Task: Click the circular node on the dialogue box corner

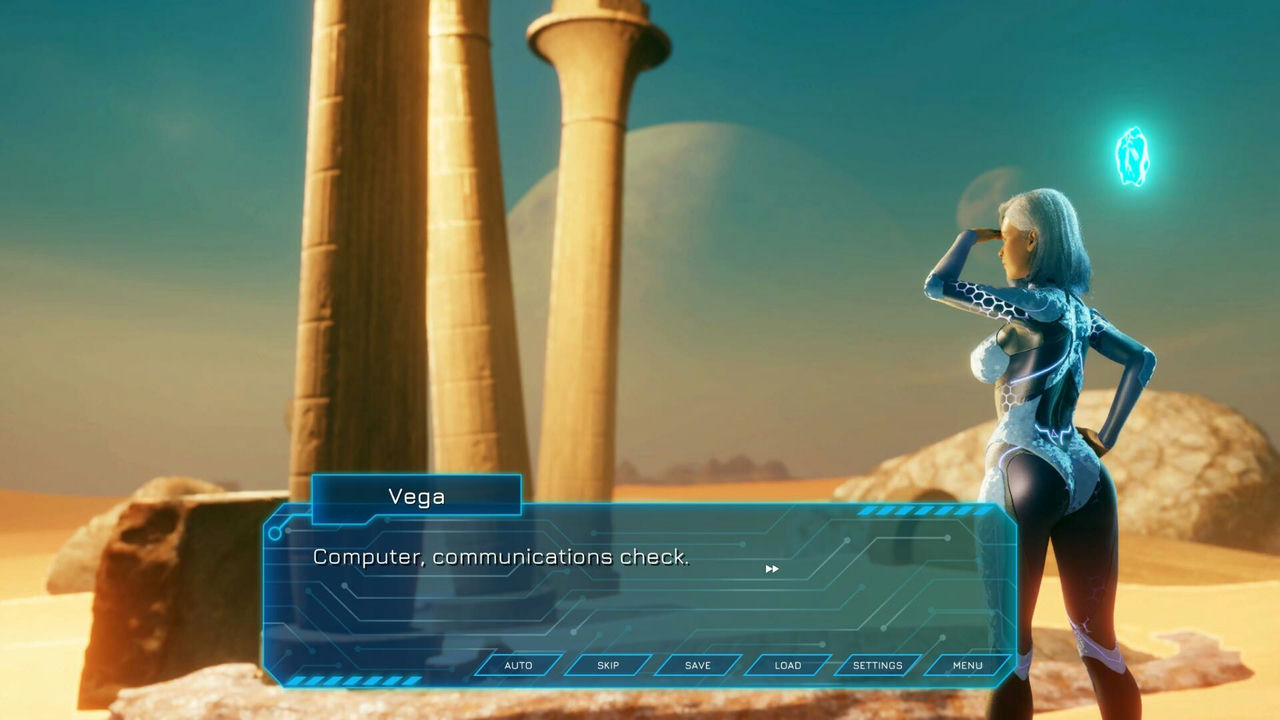Action: tap(273, 533)
